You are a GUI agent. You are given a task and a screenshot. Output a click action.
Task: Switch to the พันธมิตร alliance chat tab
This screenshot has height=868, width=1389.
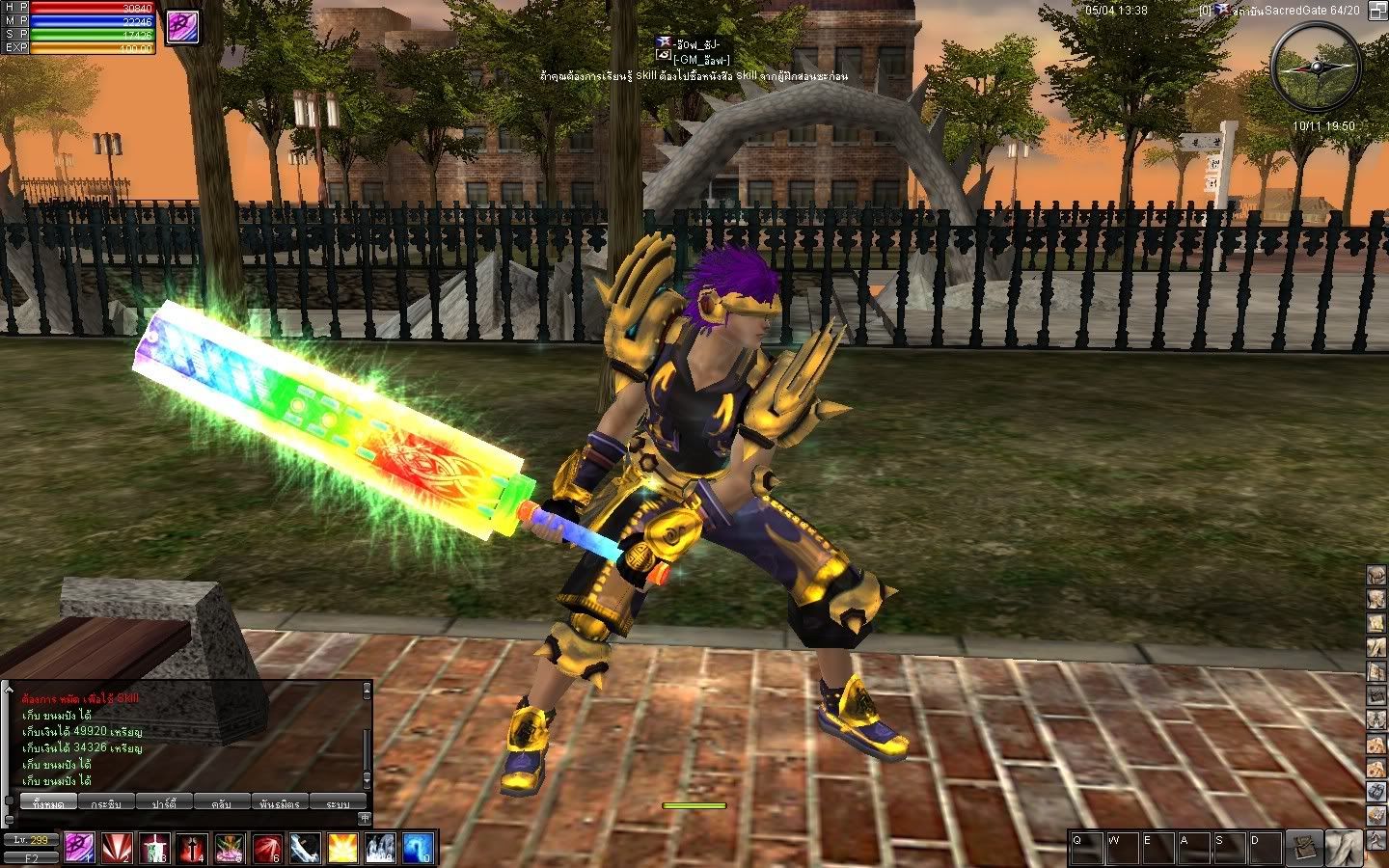pyautogui.click(x=280, y=802)
